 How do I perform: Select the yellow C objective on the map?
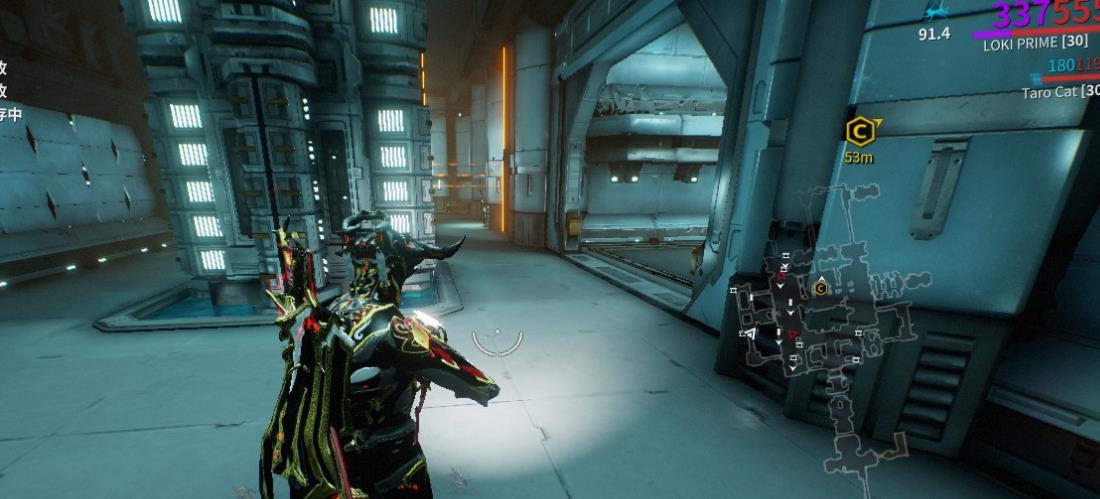tap(820, 288)
